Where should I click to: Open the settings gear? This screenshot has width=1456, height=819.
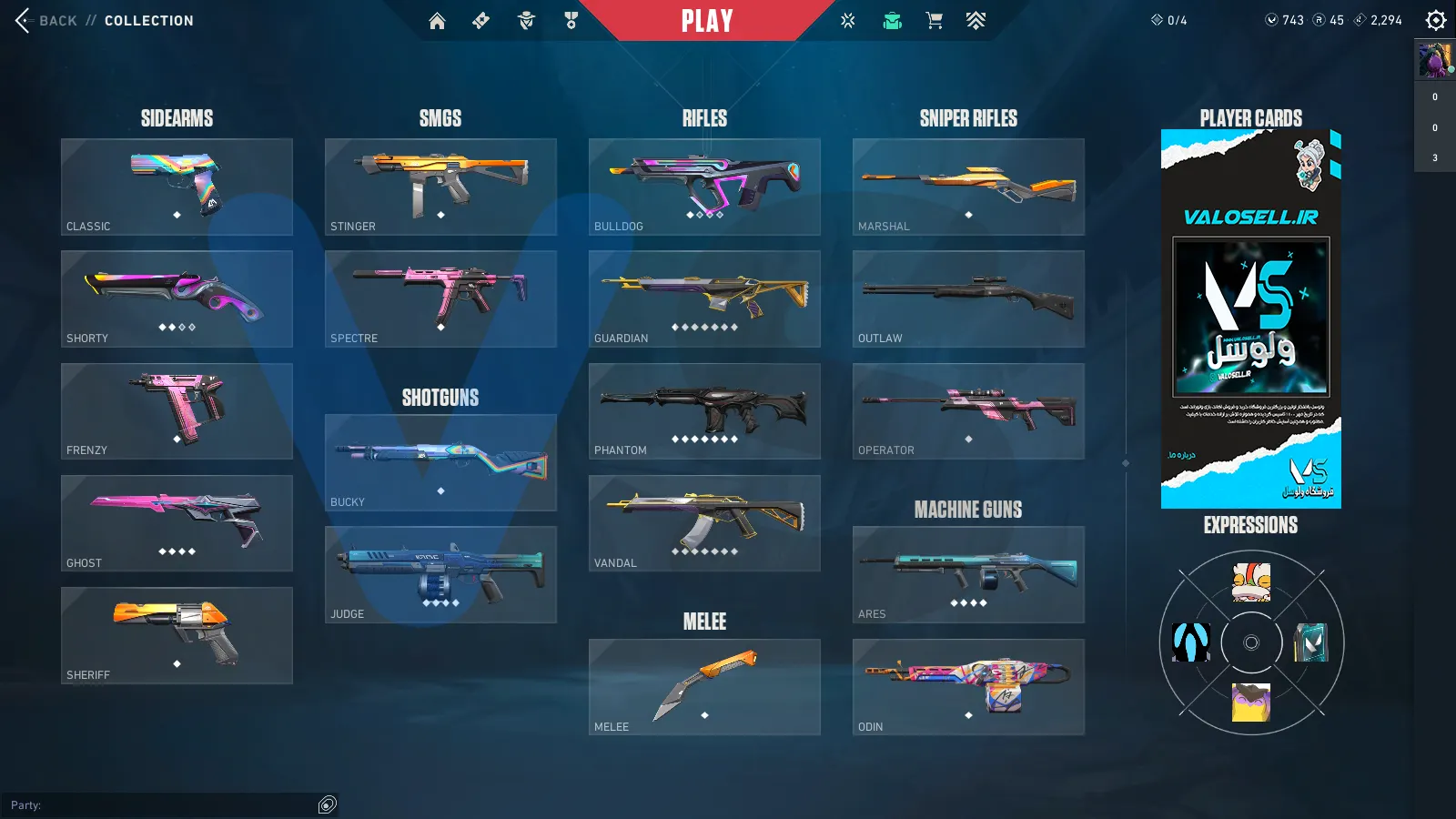(x=1435, y=20)
